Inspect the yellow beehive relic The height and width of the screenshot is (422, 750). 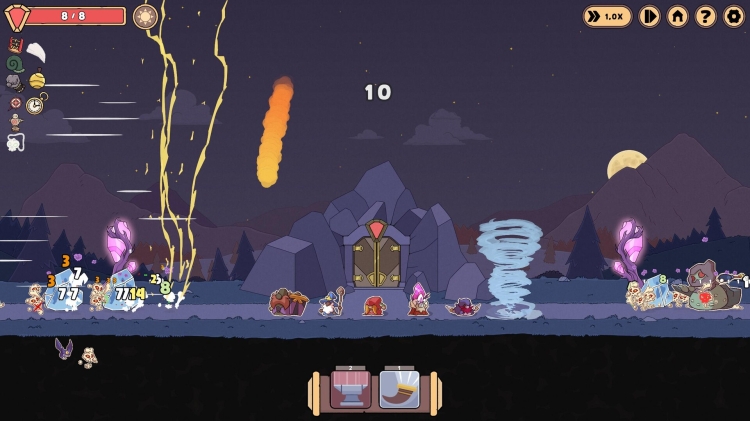pos(37,80)
